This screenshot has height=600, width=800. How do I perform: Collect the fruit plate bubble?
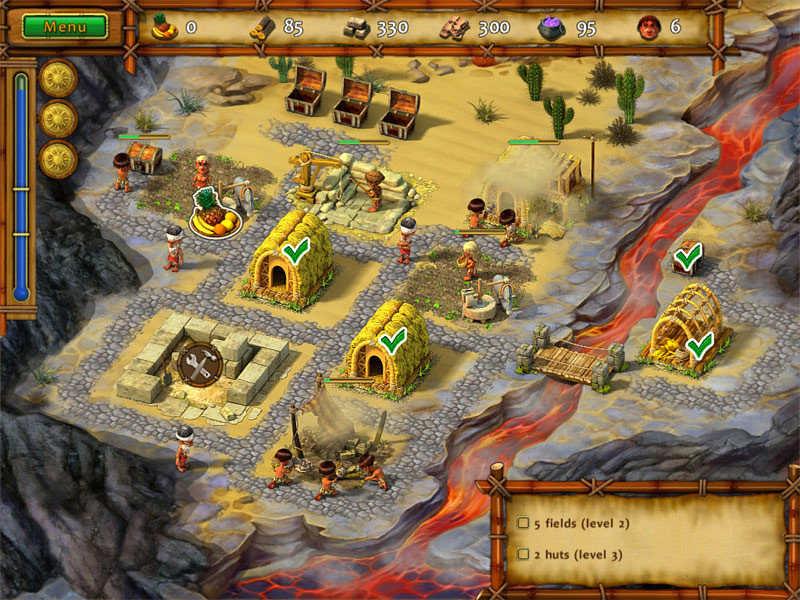click(216, 215)
